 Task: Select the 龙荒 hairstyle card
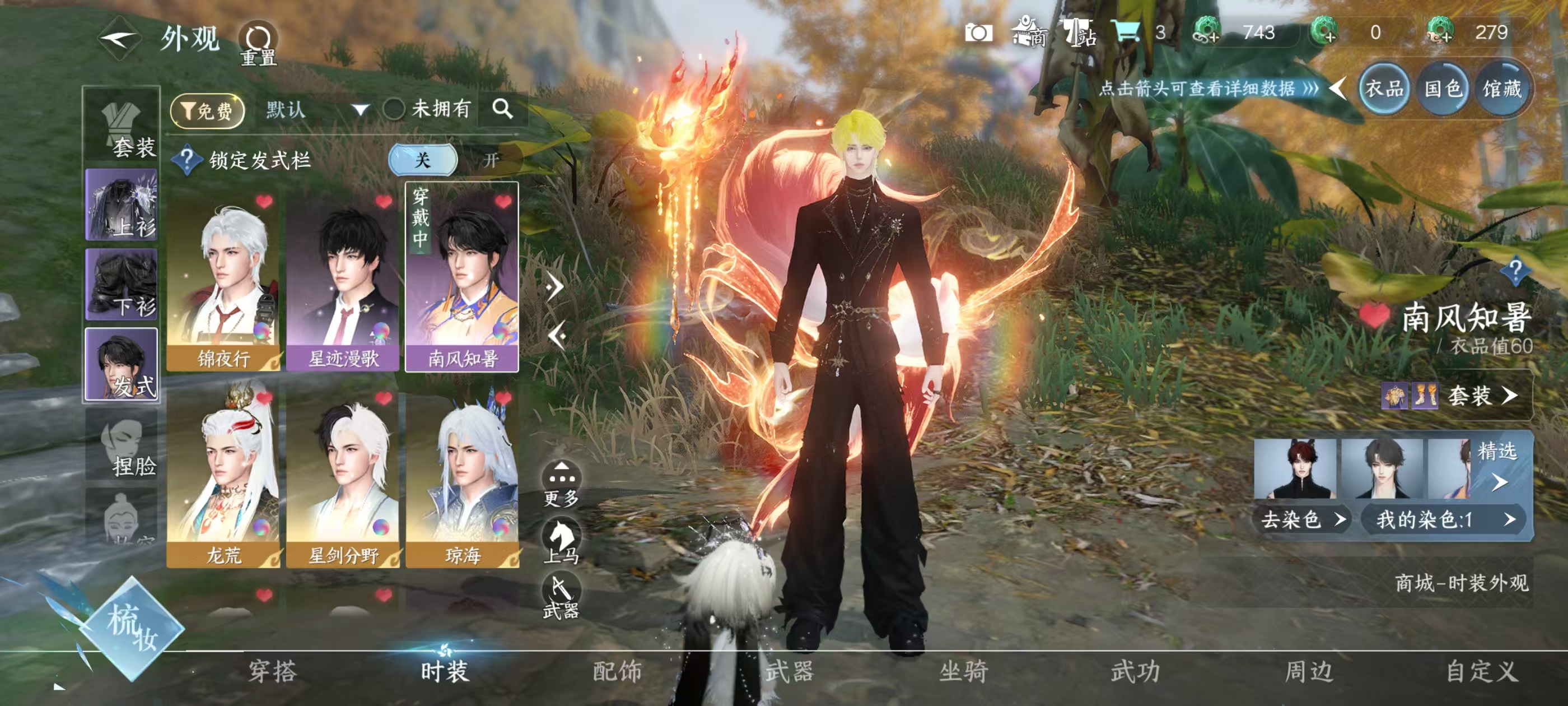[223, 475]
